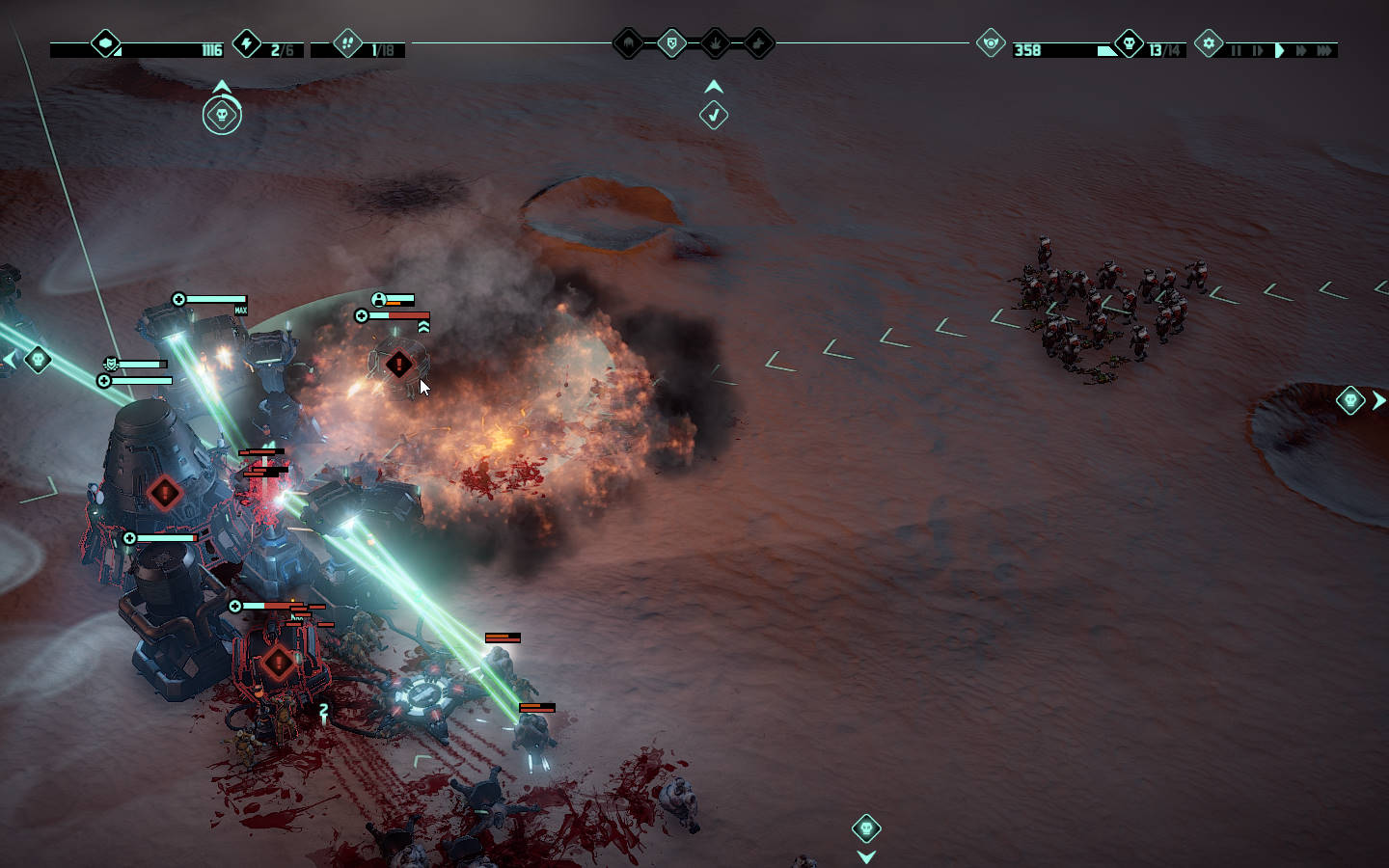The image size is (1389, 868).
Task: Jump to the circled skull threat marker
Action: pos(222,116)
